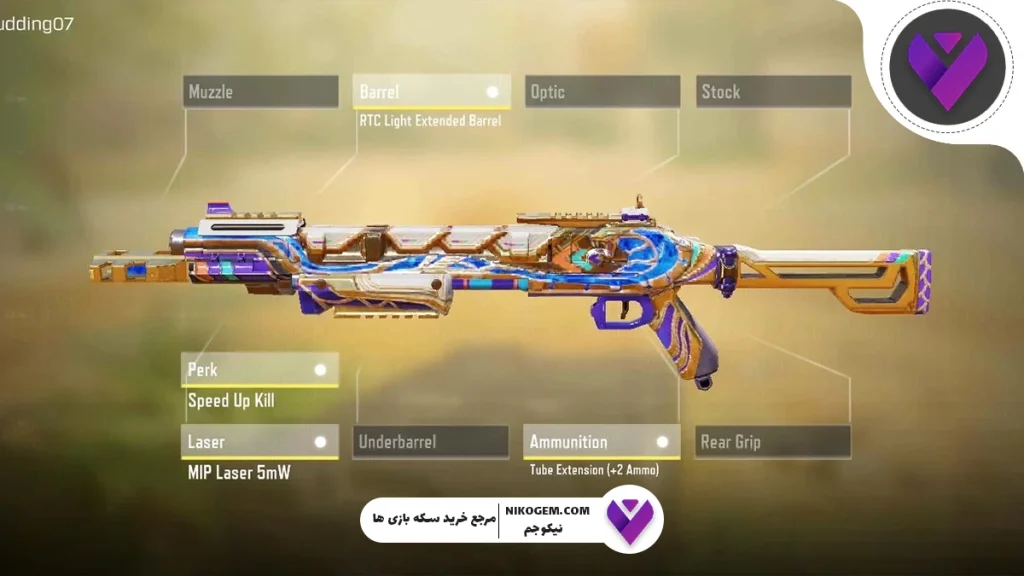Open the Laser attachment slot

(259, 442)
